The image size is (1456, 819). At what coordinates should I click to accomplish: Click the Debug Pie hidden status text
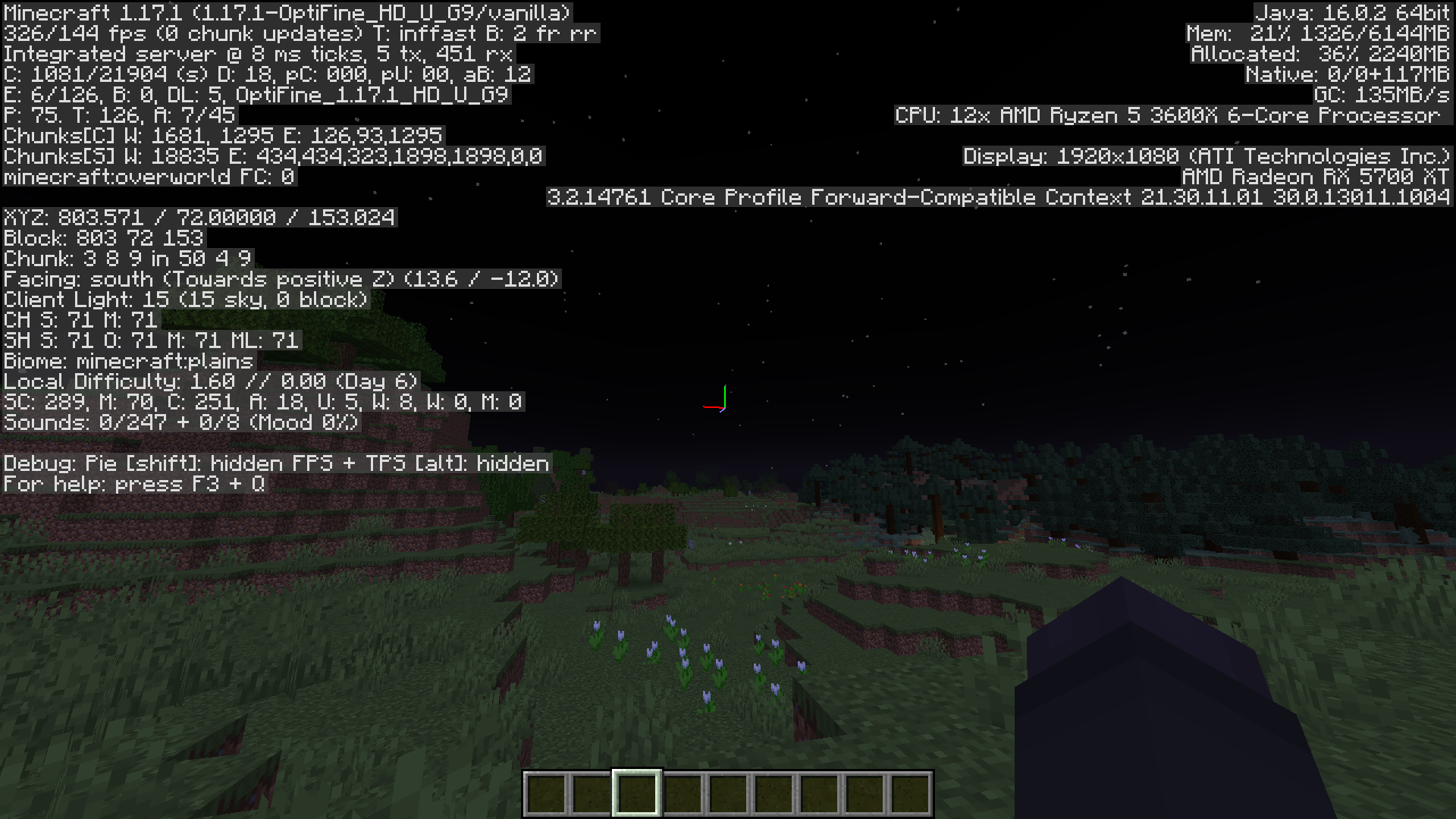coord(276,463)
